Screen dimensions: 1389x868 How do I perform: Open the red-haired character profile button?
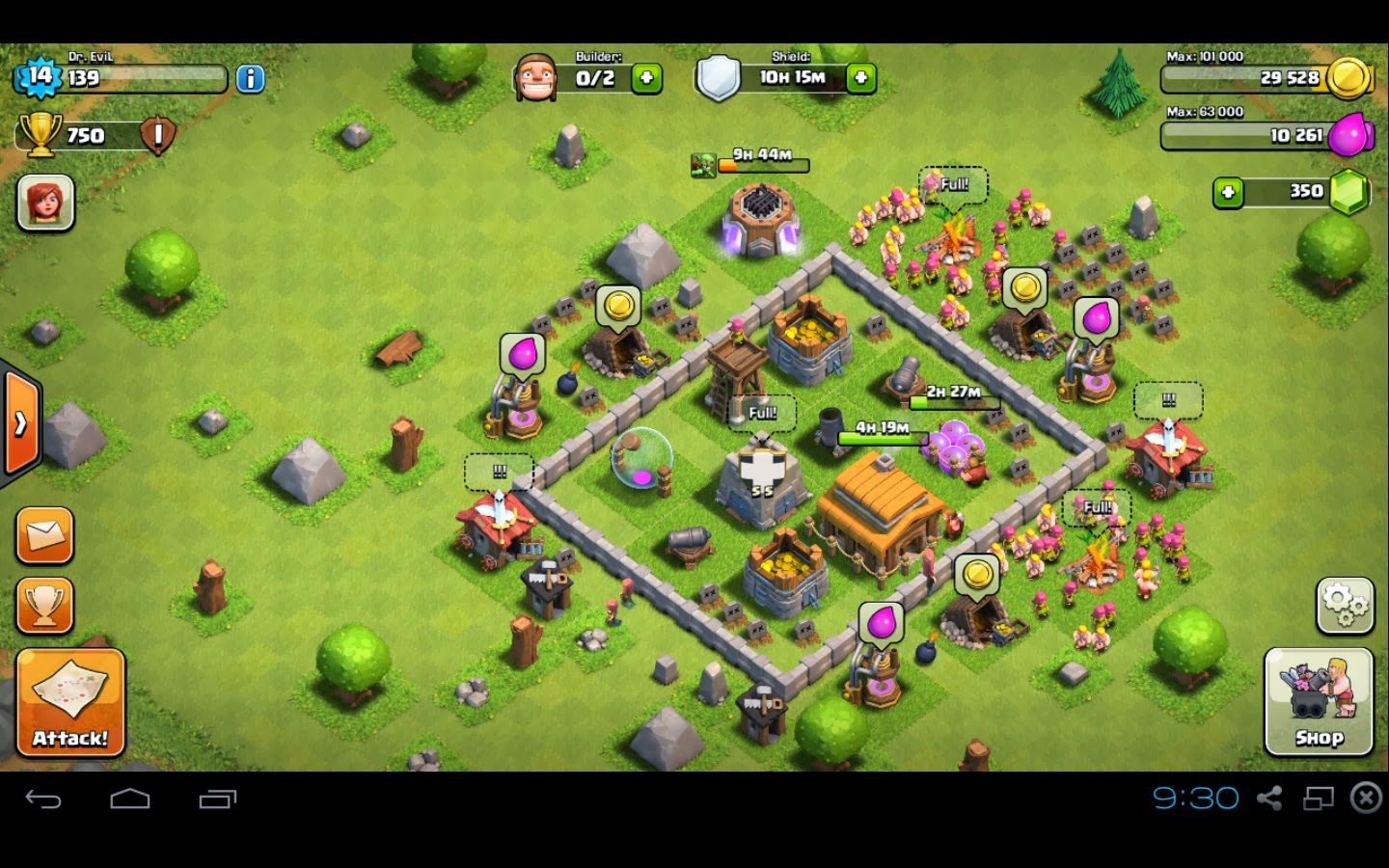[x=45, y=203]
